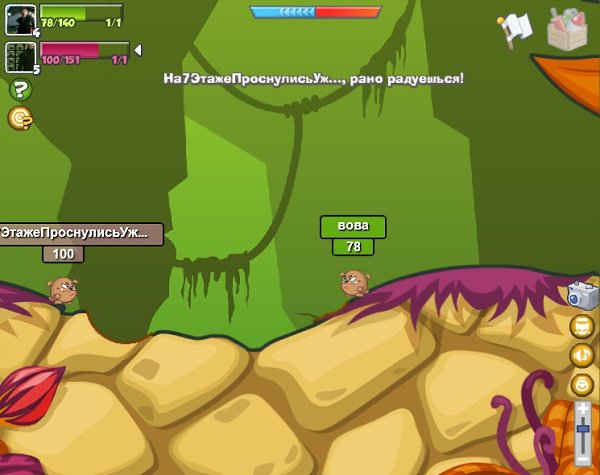Open the weapons crate

coord(567,28)
